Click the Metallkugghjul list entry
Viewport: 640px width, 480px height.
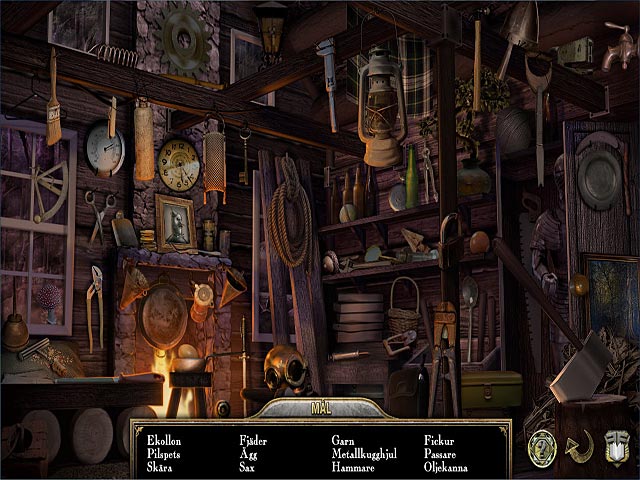(364, 453)
